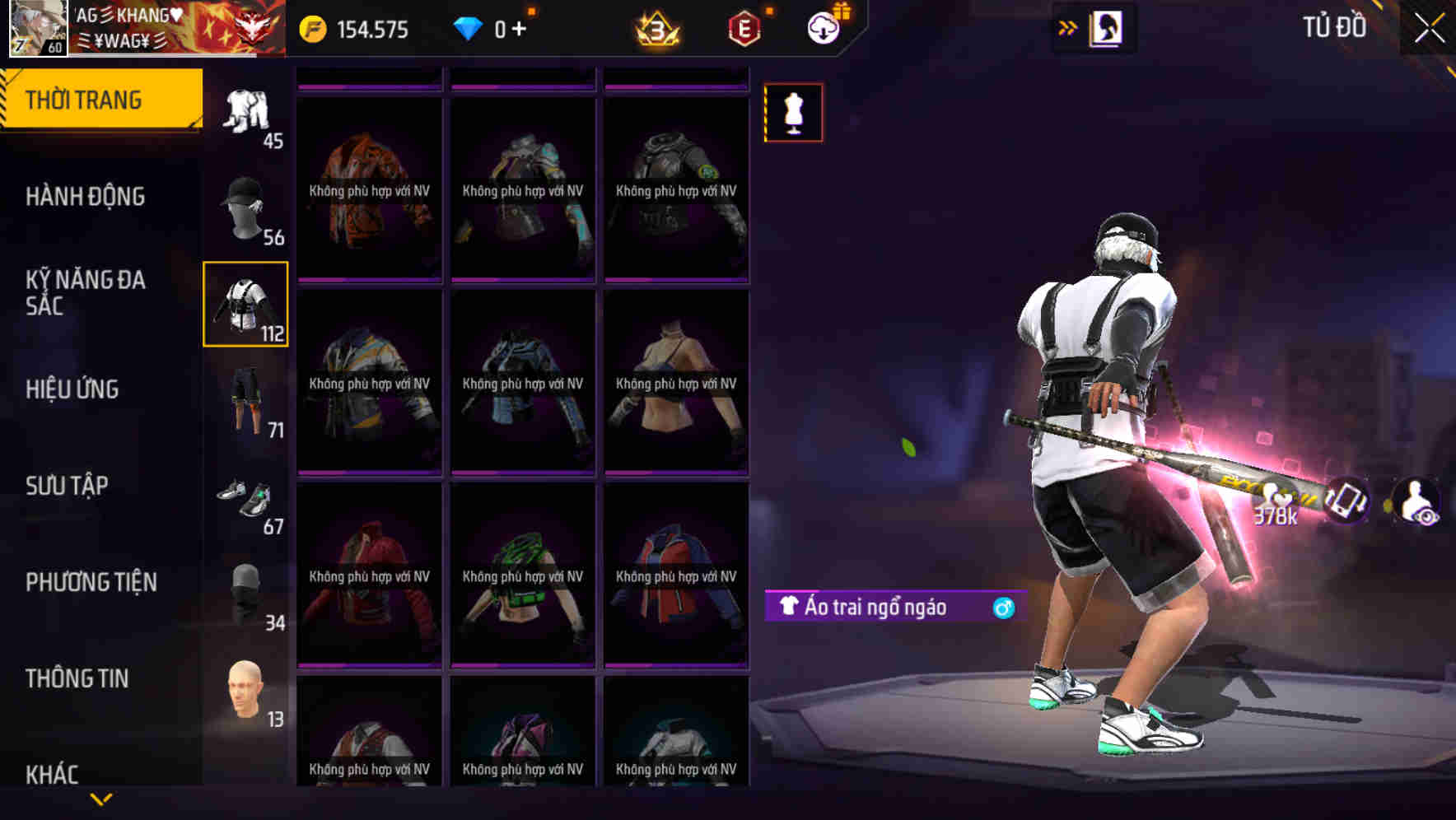The height and width of the screenshot is (820, 1456).
Task: Click the golden rank 3 badge icon
Action: coord(656,28)
